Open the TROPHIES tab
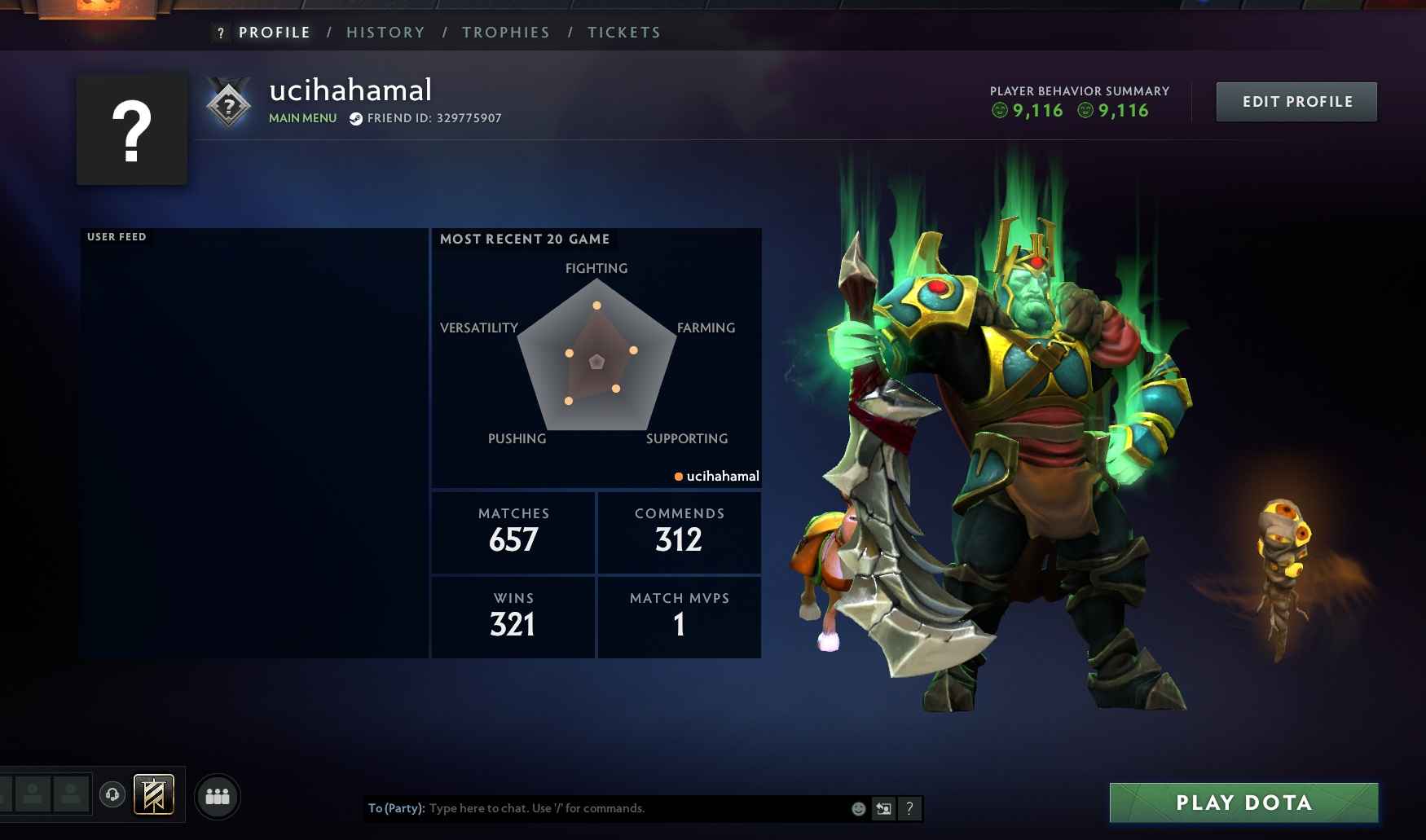 (505, 32)
